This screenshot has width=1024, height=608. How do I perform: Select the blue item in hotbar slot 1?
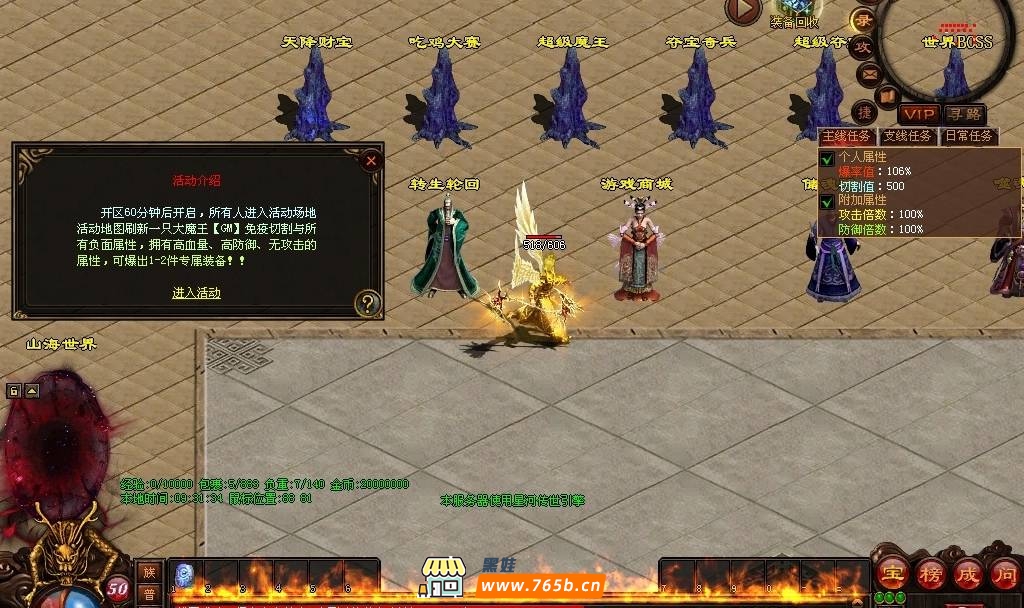185,576
